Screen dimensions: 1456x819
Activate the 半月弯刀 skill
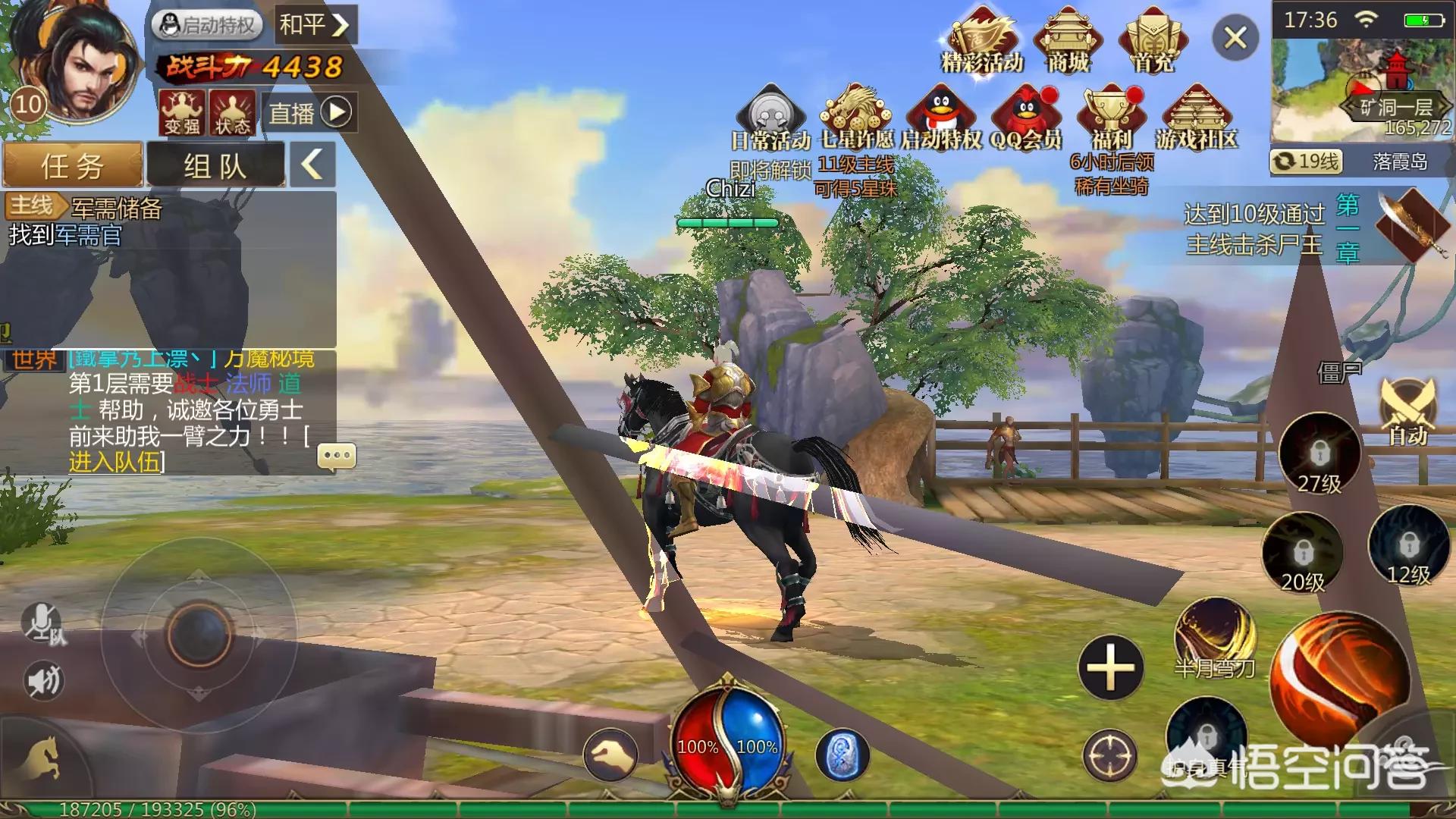pos(1215,637)
